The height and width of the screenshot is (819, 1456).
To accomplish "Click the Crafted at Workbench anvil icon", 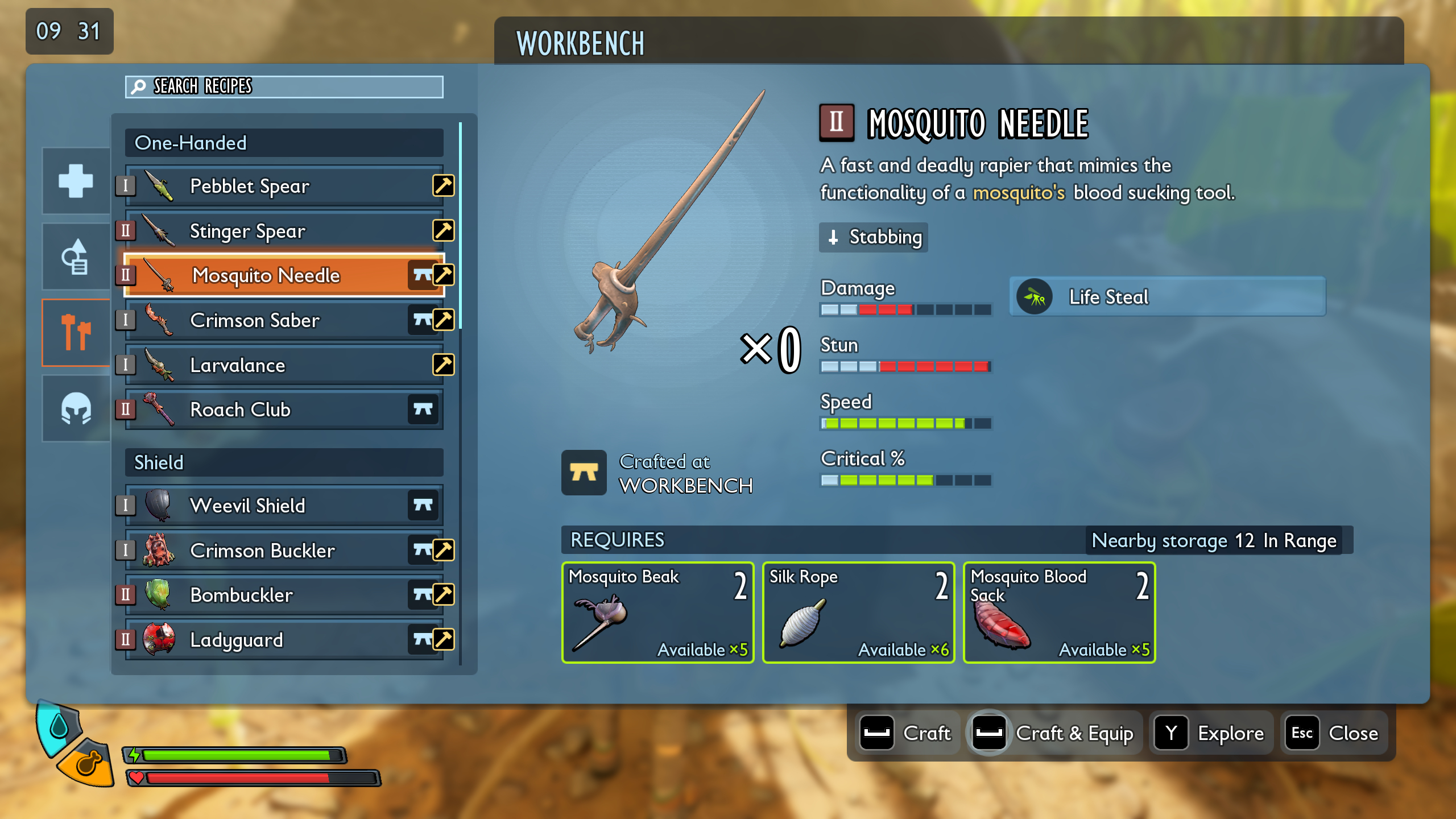I will click(x=584, y=473).
